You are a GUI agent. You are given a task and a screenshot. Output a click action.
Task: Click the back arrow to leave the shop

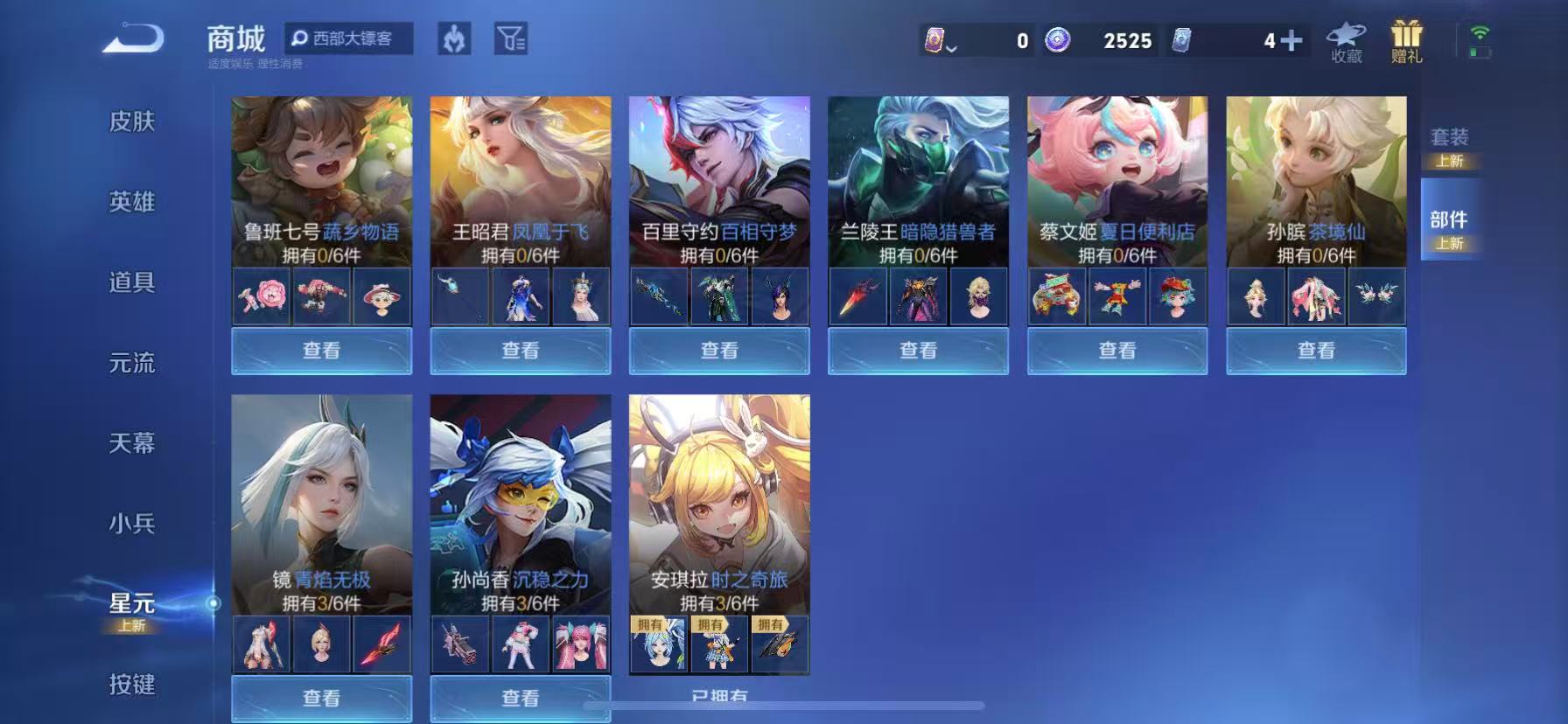click(x=131, y=39)
